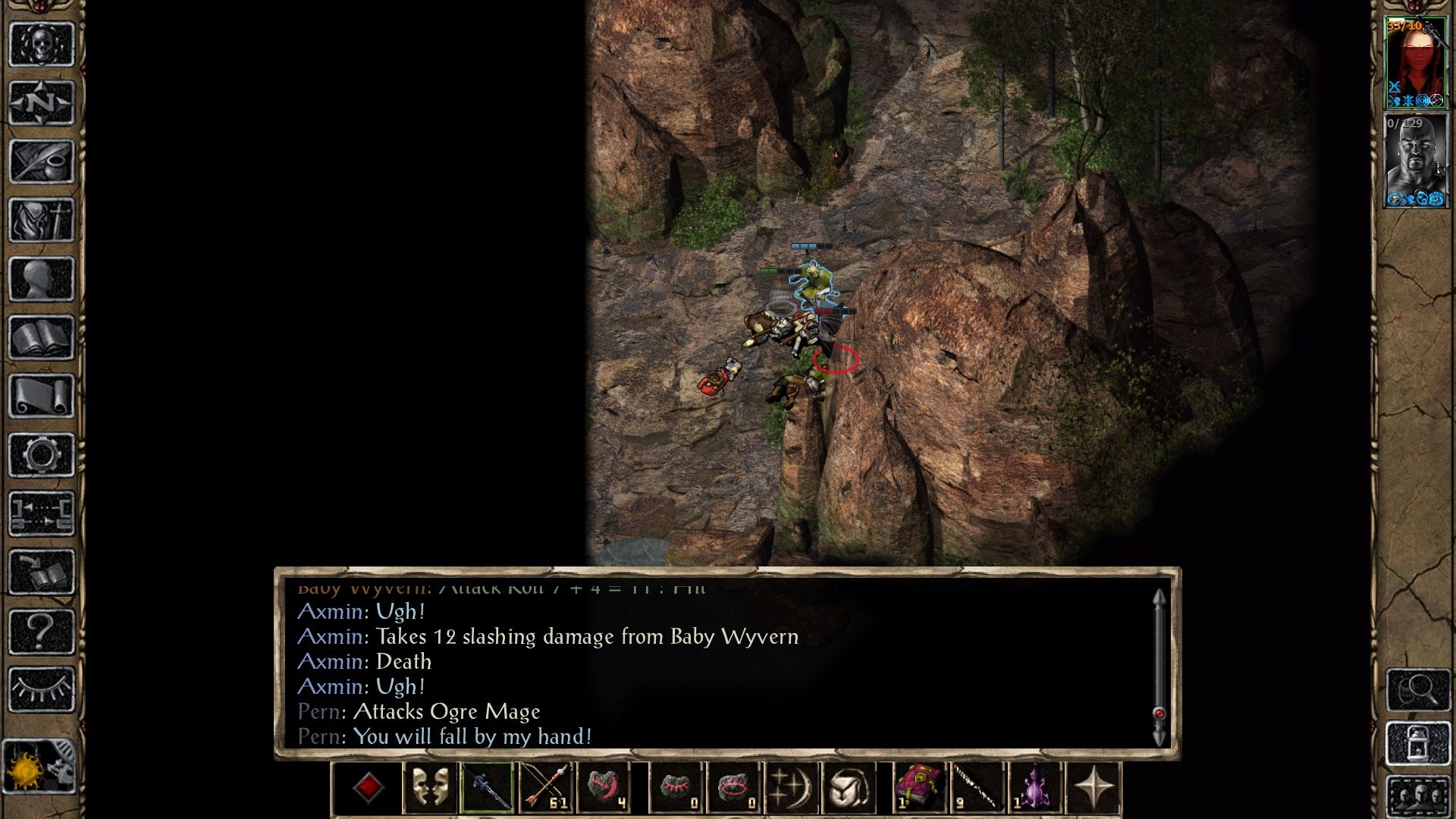This screenshot has height=819, width=1456.
Task: Open the area Map with compass icon
Action: (42, 105)
